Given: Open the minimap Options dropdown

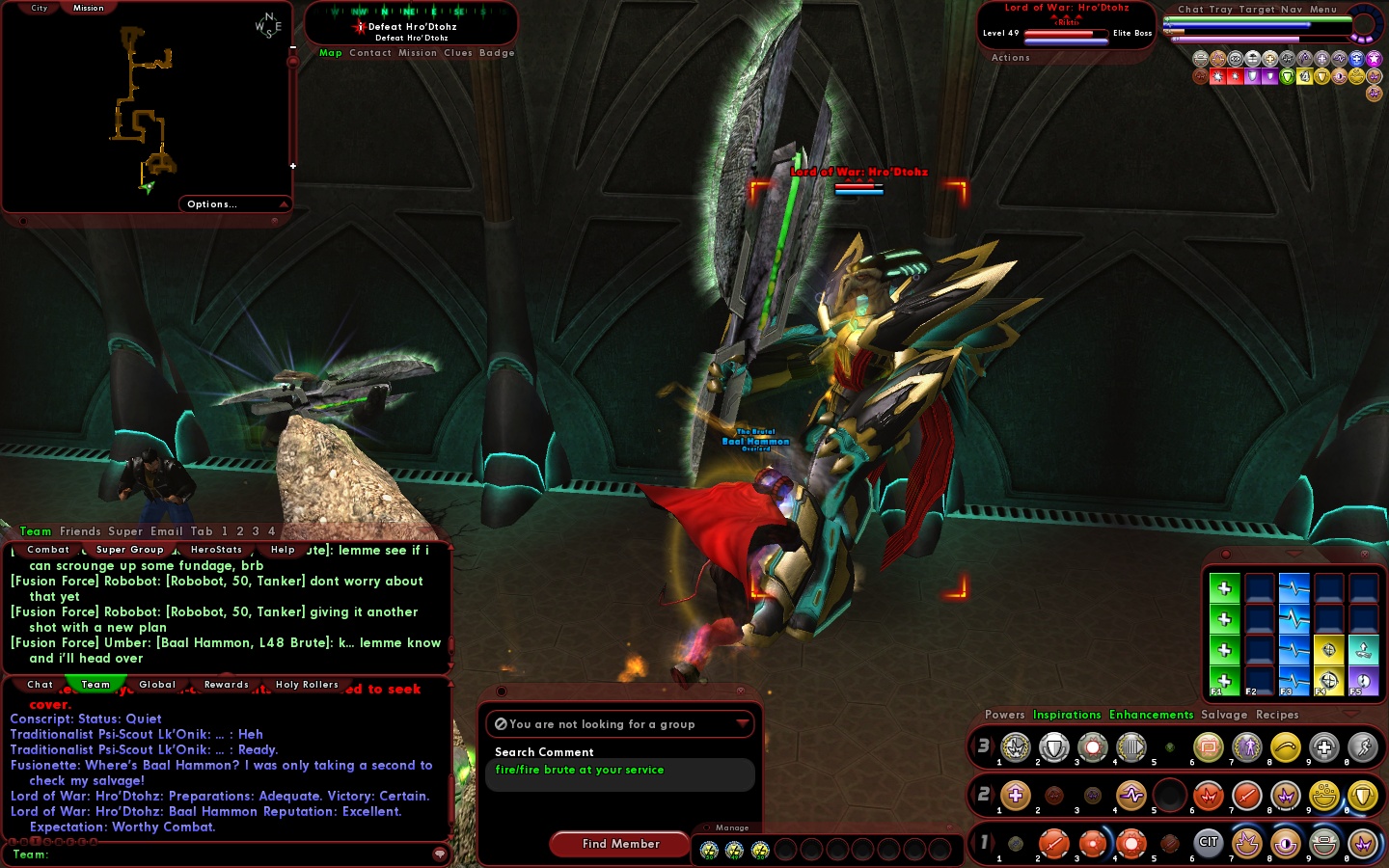Looking at the screenshot, I should (235, 204).
